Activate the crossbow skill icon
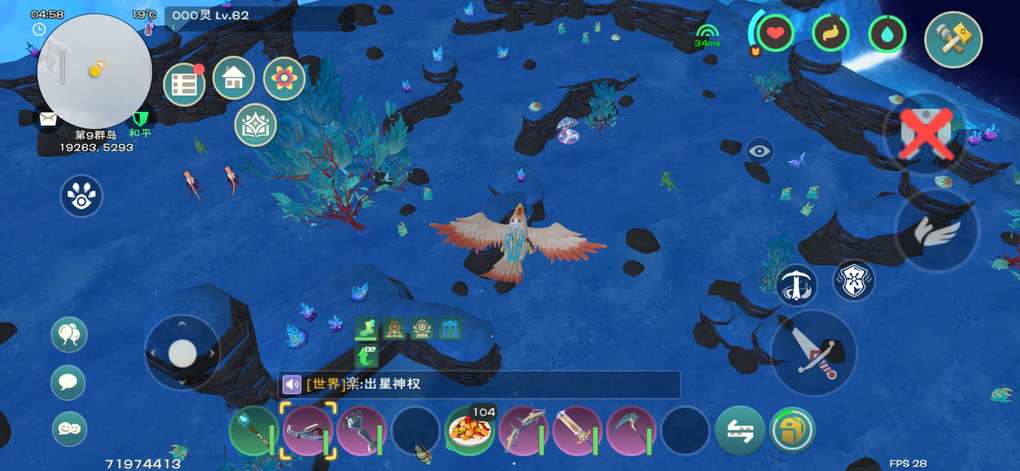The height and width of the screenshot is (471, 1020). click(x=797, y=285)
